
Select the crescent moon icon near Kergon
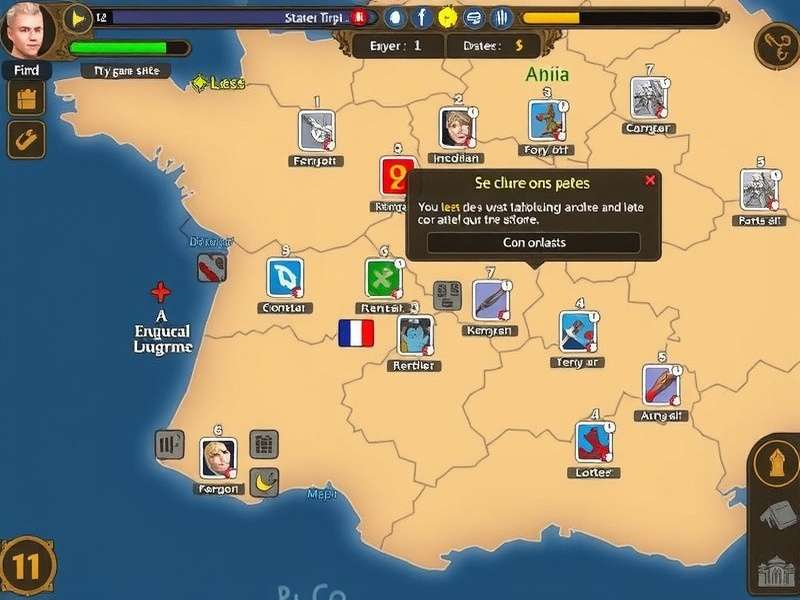coord(264,481)
